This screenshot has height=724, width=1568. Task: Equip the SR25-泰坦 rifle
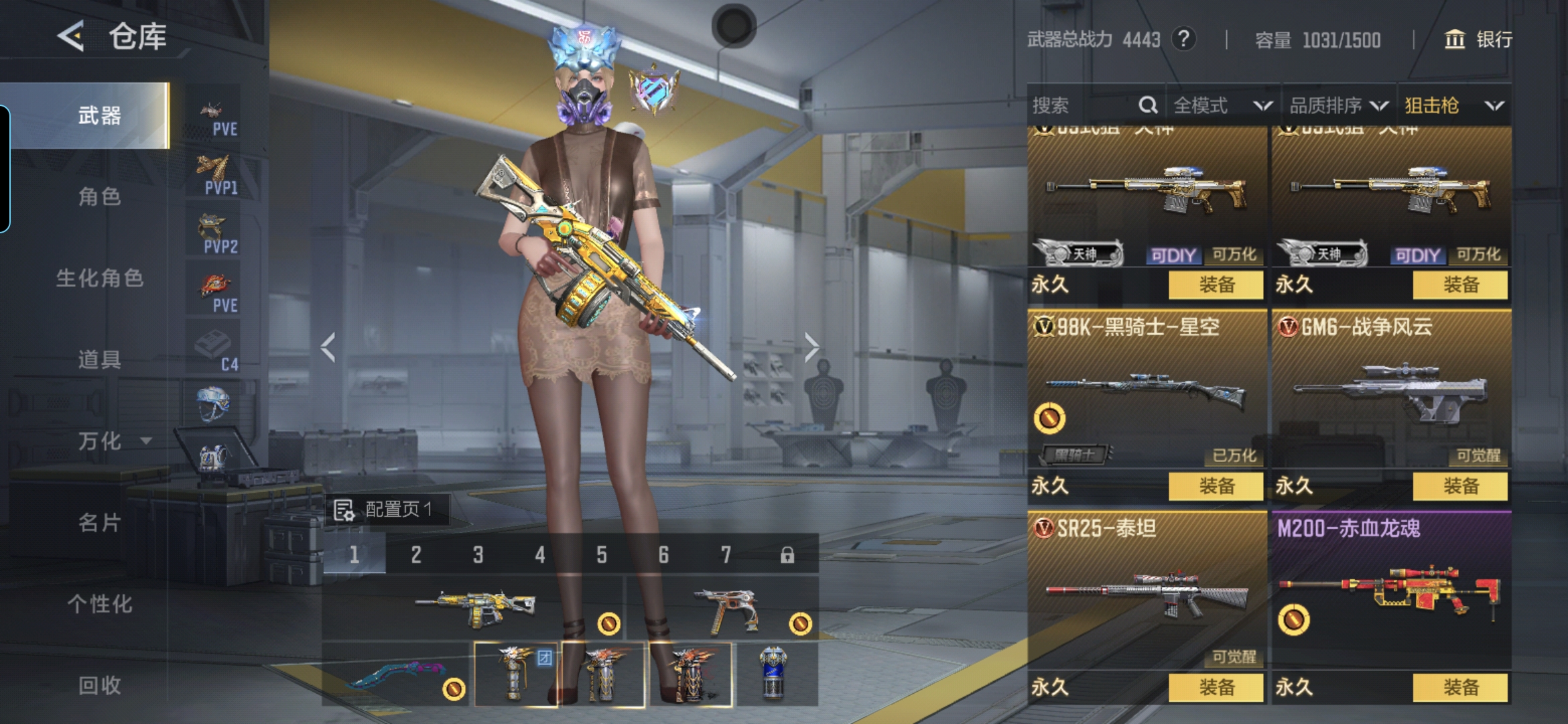(x=1216, y=687)
